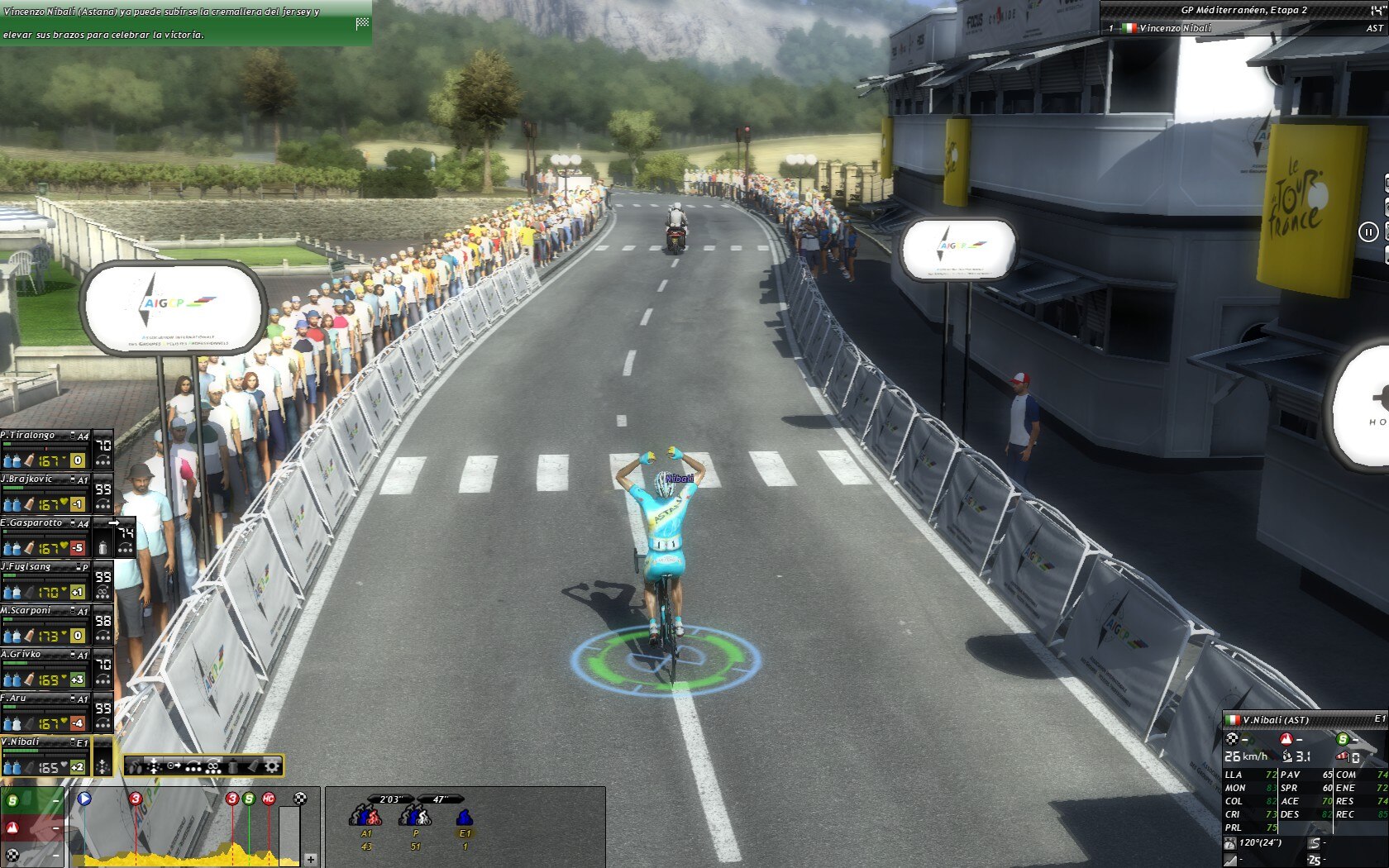The image size is (1389, 868).
Task: Open the gear settings icon in the action bar
Action: pos(271,765)
